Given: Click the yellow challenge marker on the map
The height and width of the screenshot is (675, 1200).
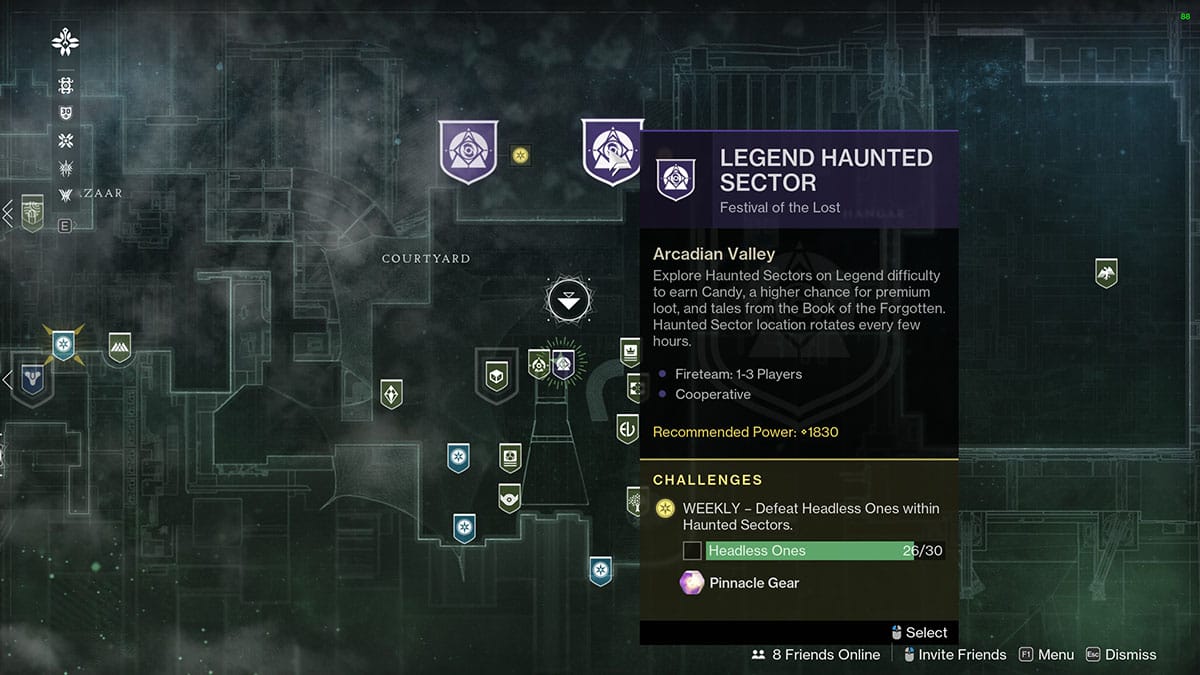Looking at the screenshot, I should (520, 155).
